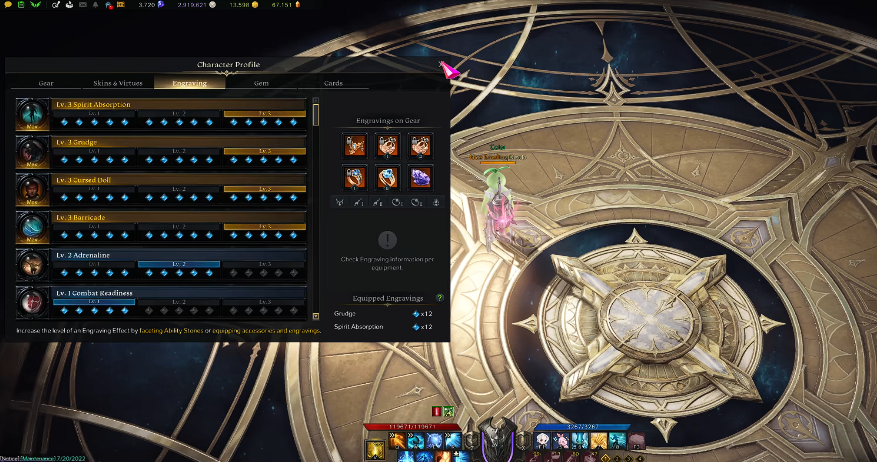Open the help icon beside Equipped Engravings
Viewport: 877px width, 462px height.
tap(440, 298)
